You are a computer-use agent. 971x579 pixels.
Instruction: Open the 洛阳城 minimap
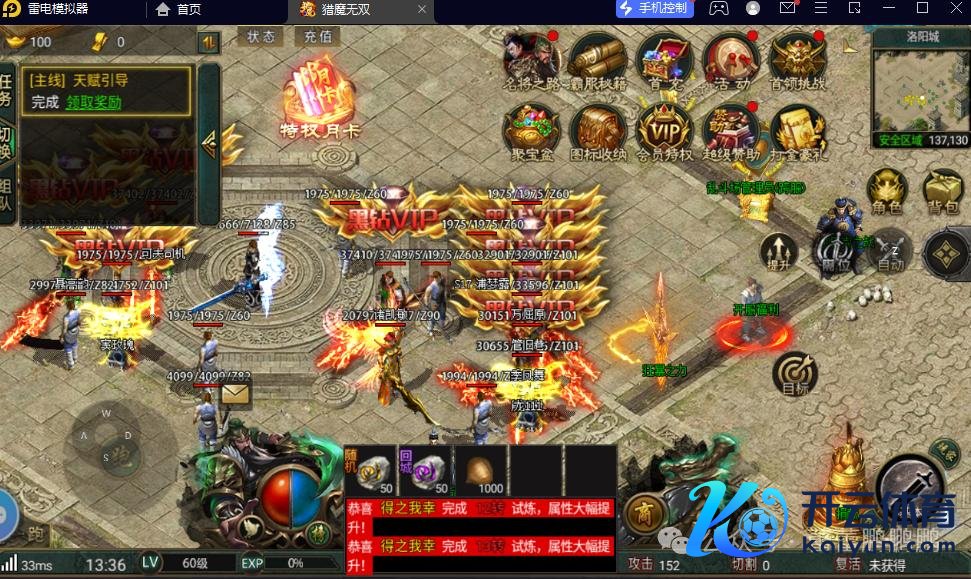click(920, 92)
